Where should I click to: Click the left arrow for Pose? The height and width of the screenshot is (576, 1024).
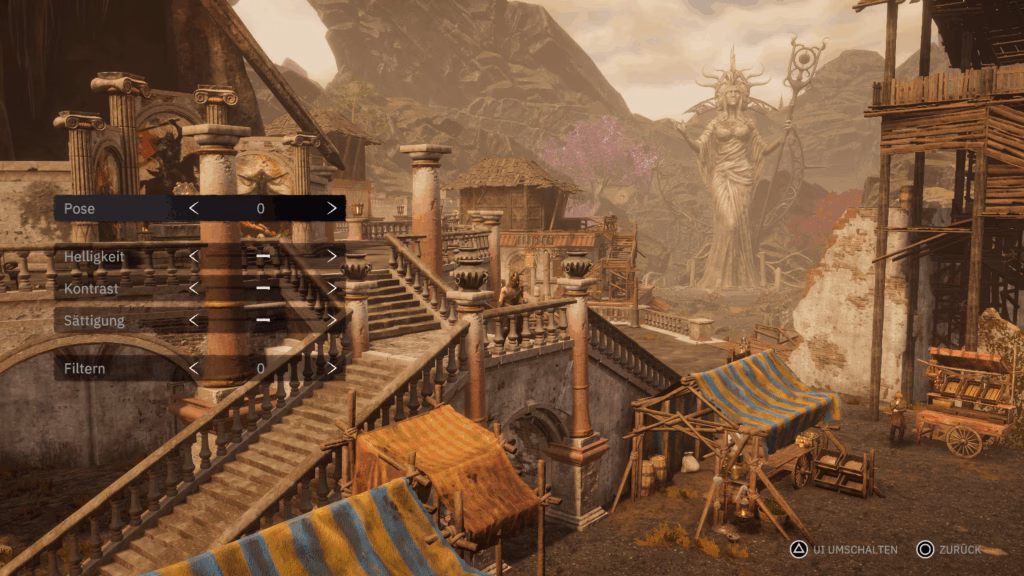pos(194,208)
